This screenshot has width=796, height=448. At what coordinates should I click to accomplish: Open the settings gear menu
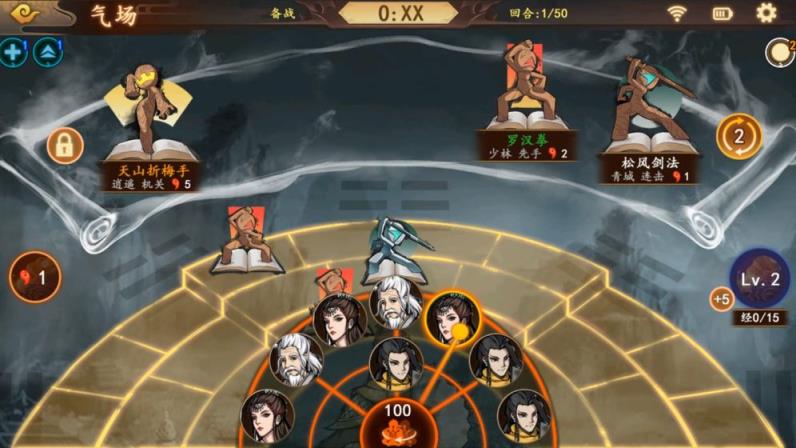(766, 13)
